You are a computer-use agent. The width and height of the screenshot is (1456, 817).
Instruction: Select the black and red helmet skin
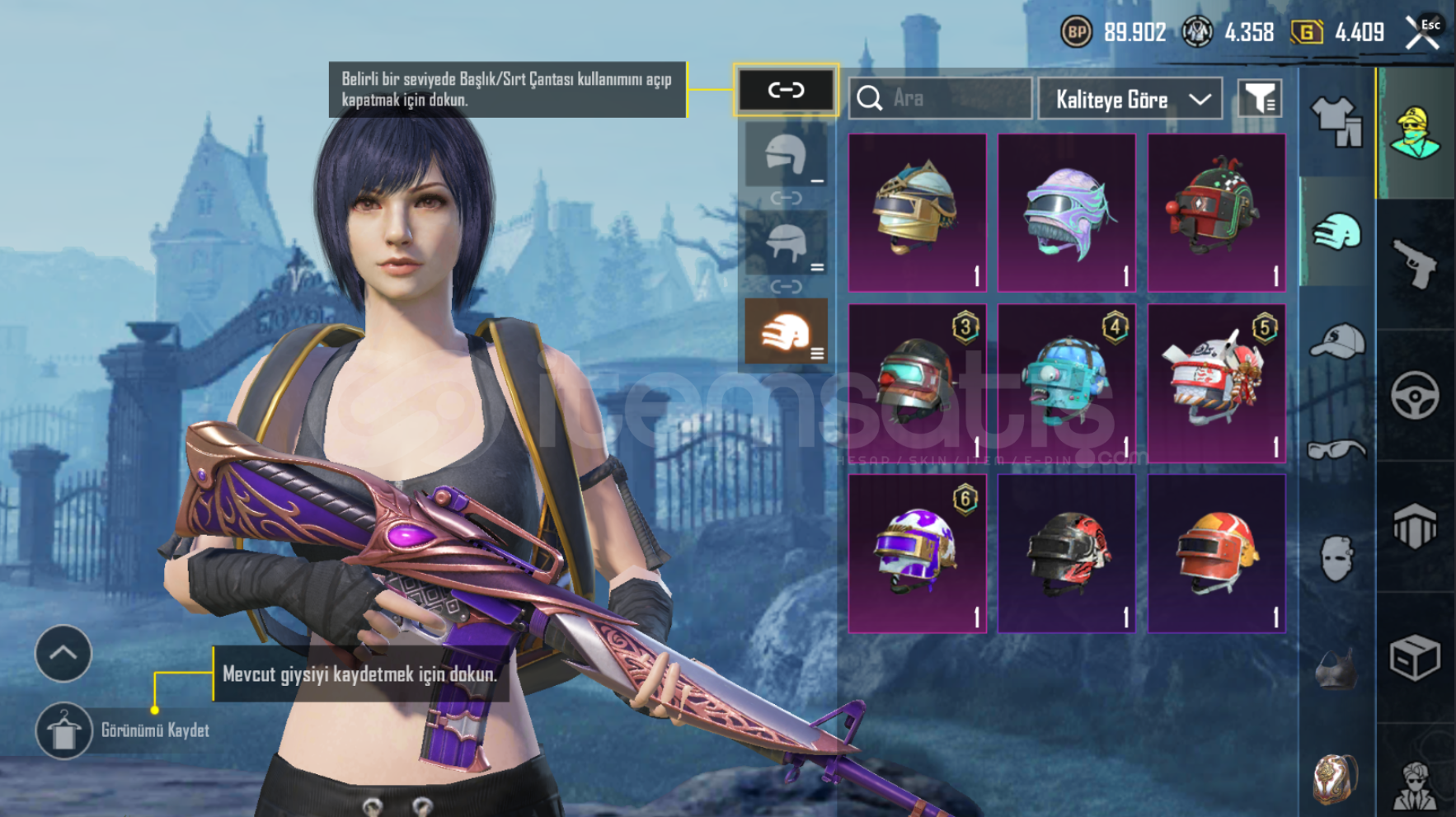(x=1067, y=553)
